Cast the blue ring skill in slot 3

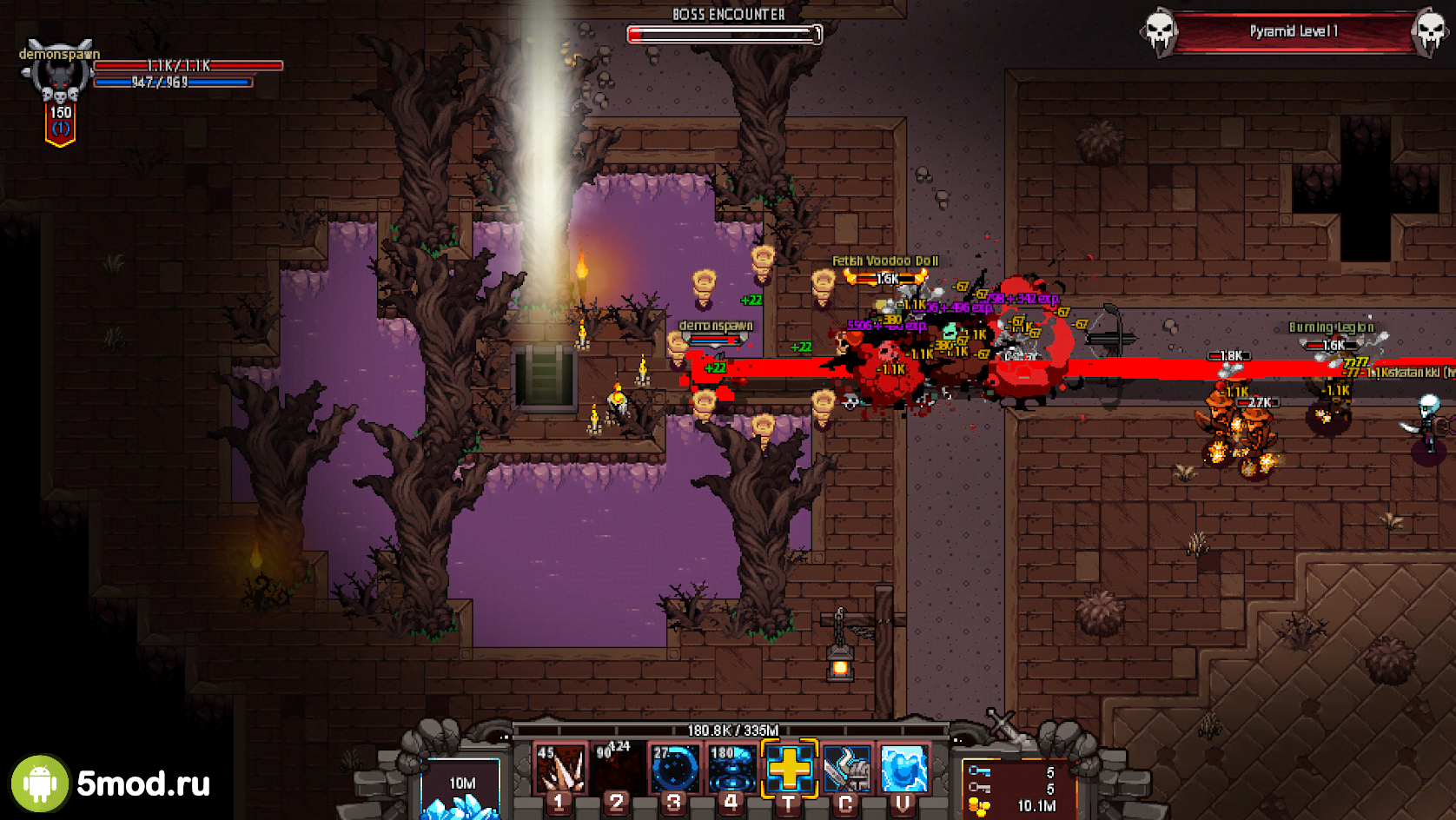674,769
